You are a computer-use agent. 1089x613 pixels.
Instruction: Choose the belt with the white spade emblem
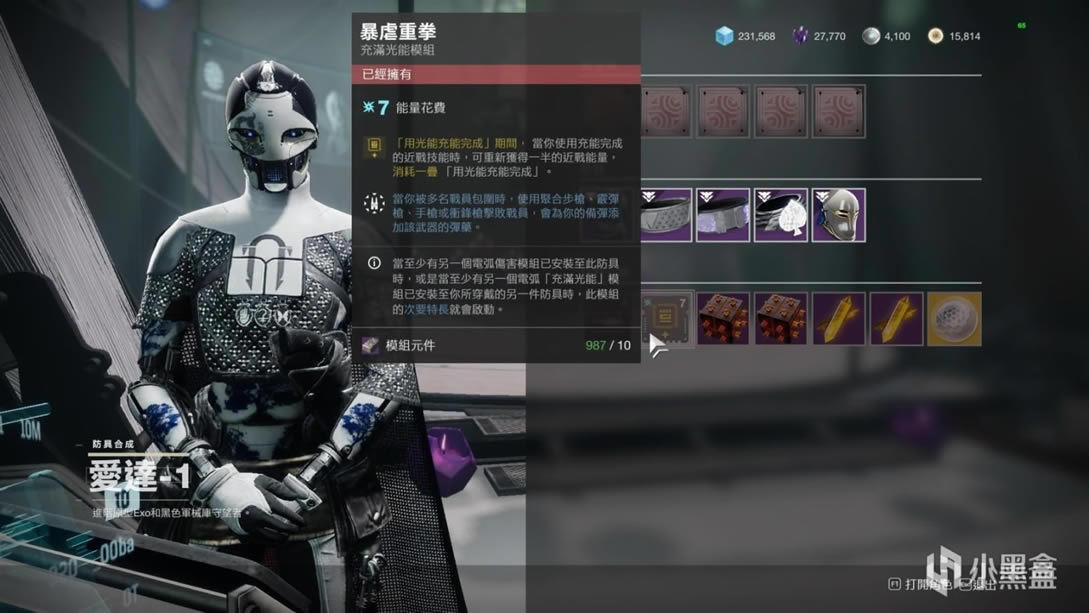[x=781, y=215]
